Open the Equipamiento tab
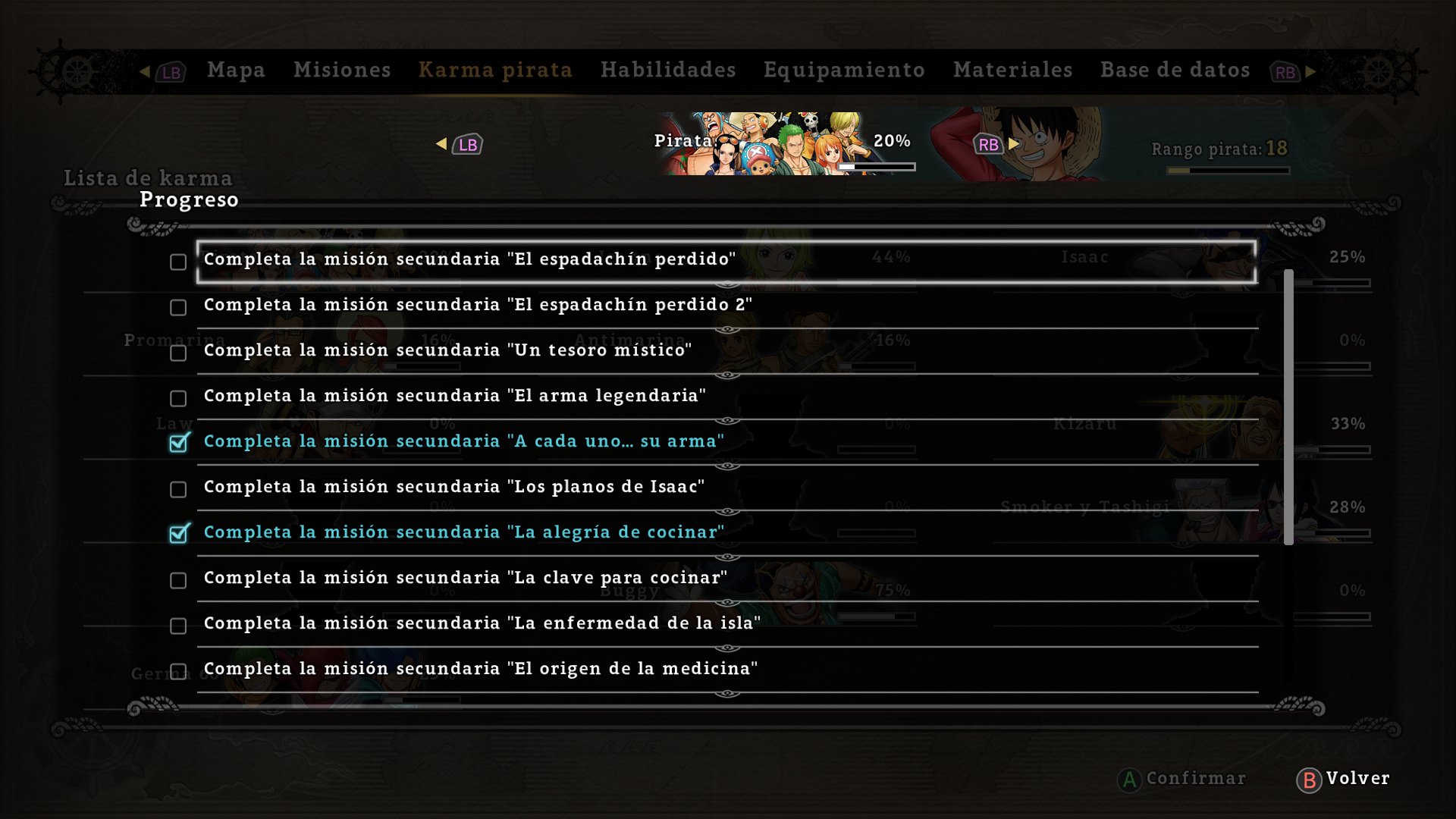The height and width of the screenshot is (819, 1456). click(844, 70)
